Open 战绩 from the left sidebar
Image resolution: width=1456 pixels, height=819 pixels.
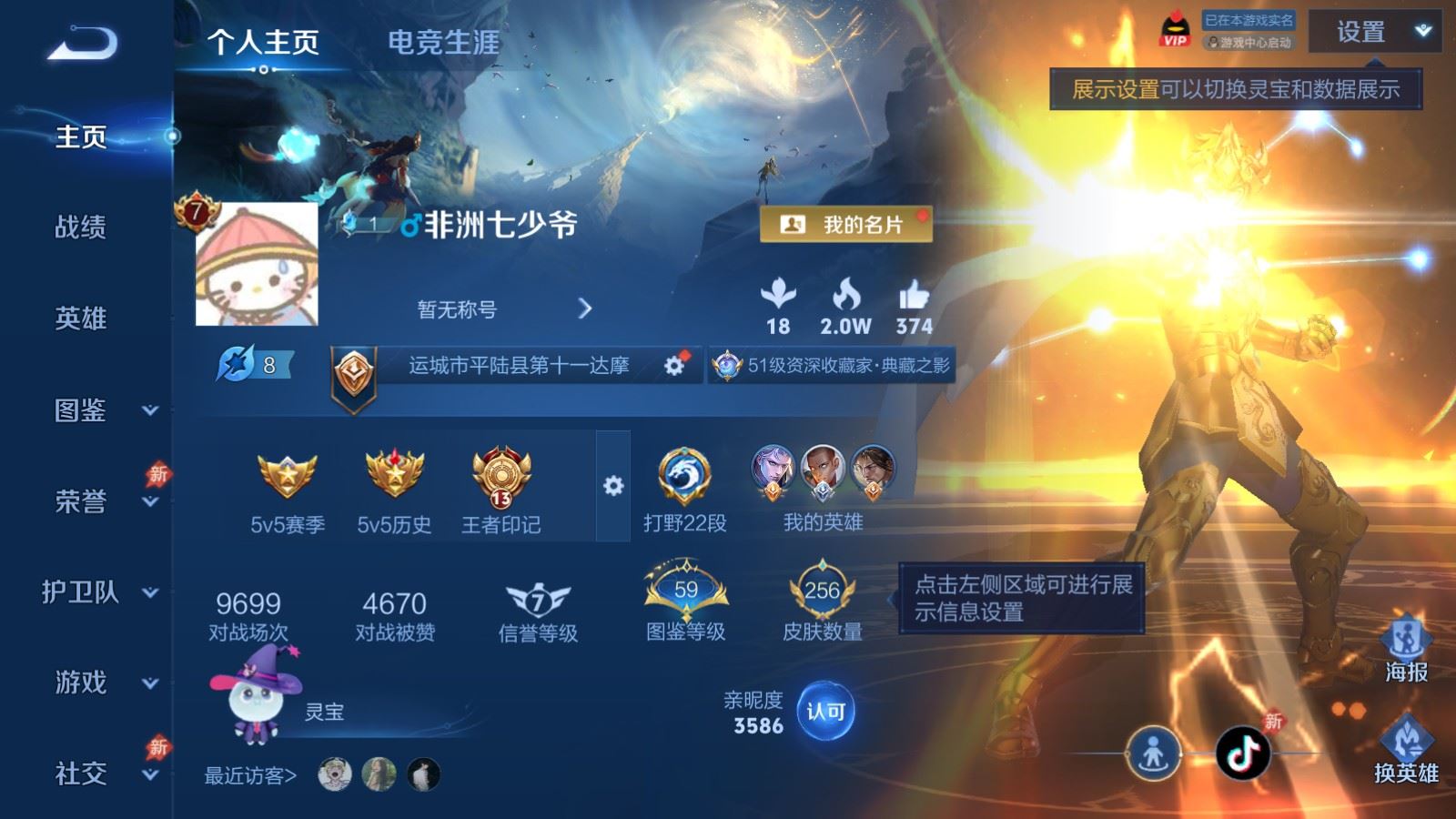click(x=80, y=227)
